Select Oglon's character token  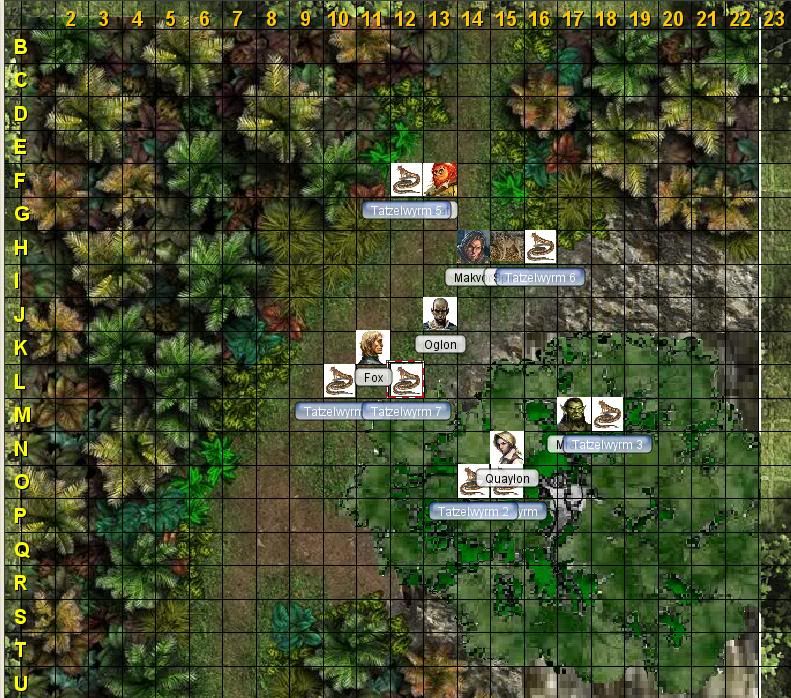[x=439, y=313]
